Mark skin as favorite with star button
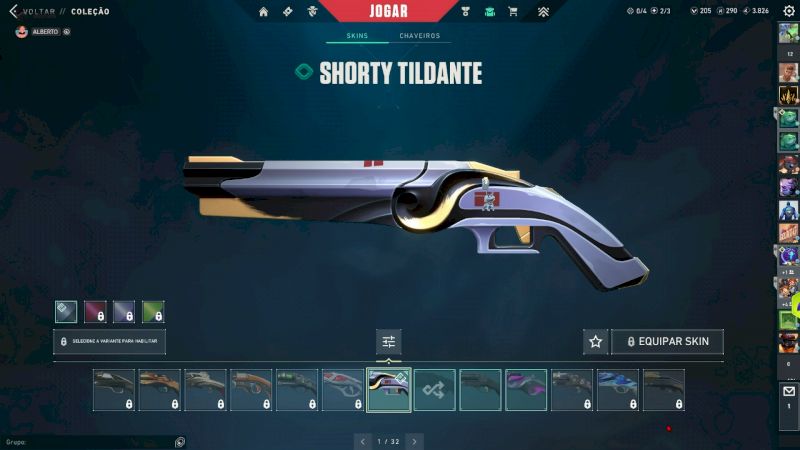Viewport: 800px width, 450px height. tap(596, 342)
